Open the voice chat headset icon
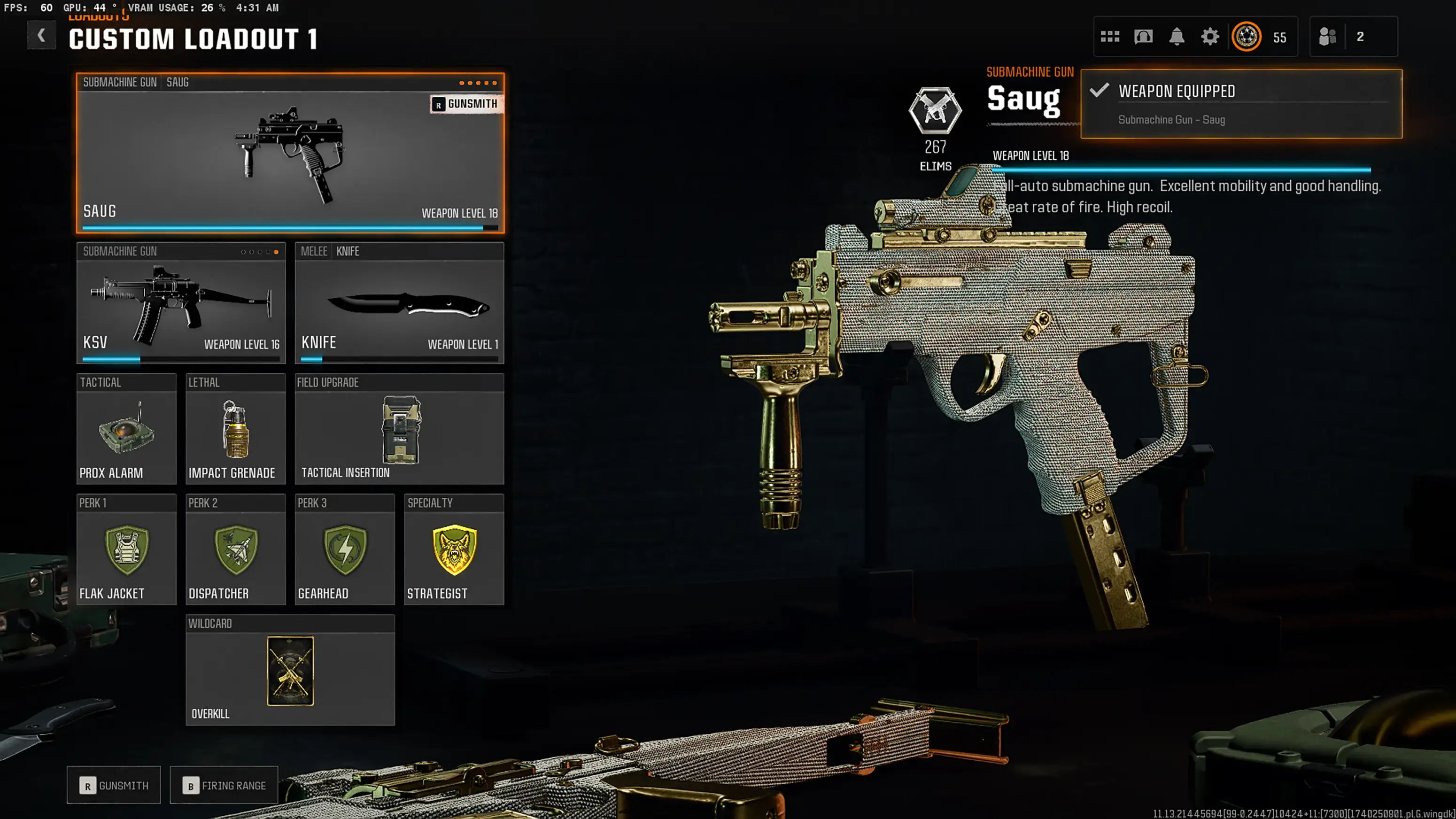The width and height of the screenshot is (1456, 819). 1144,36
